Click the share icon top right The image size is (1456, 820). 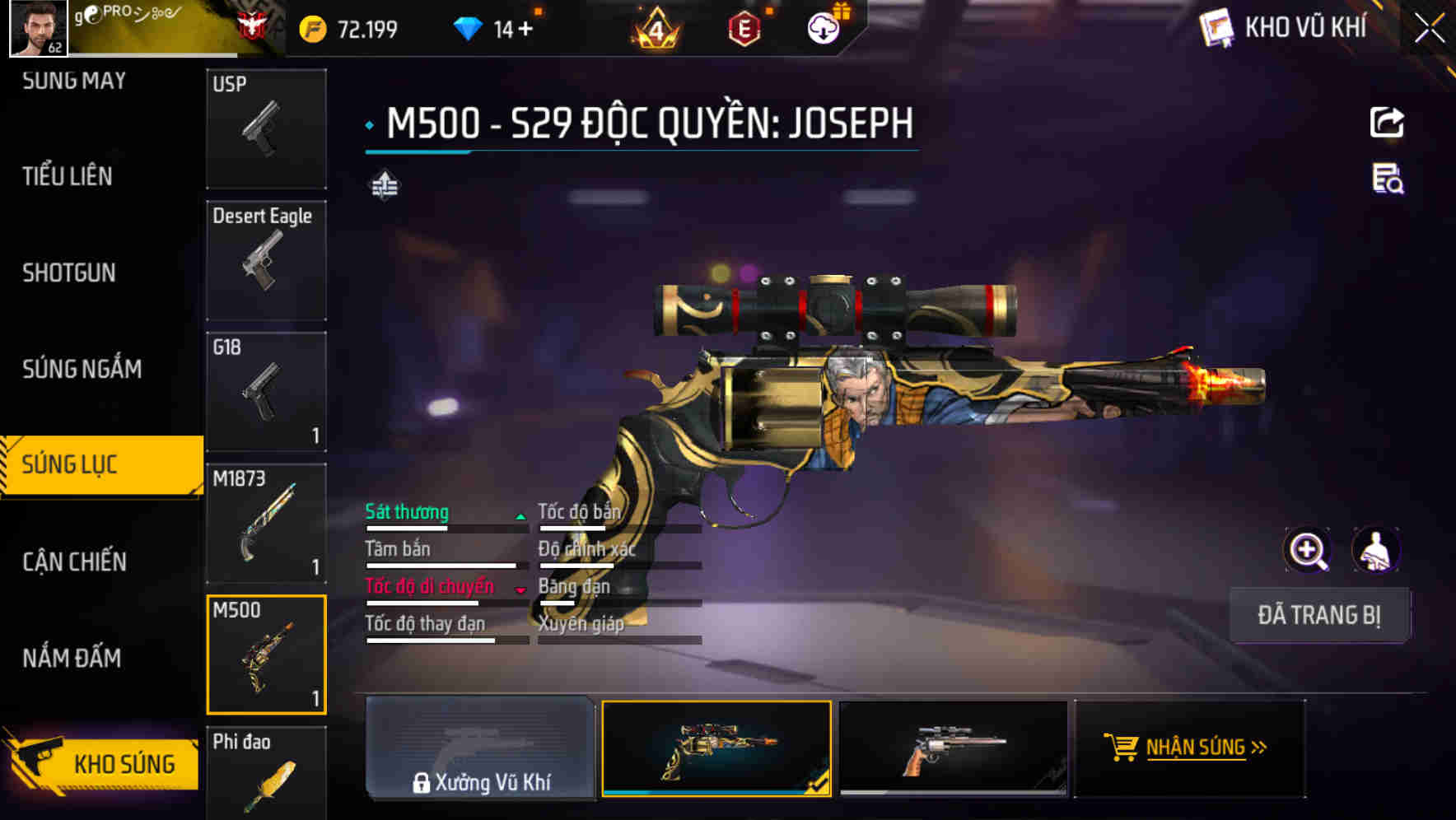[1388, 122]
